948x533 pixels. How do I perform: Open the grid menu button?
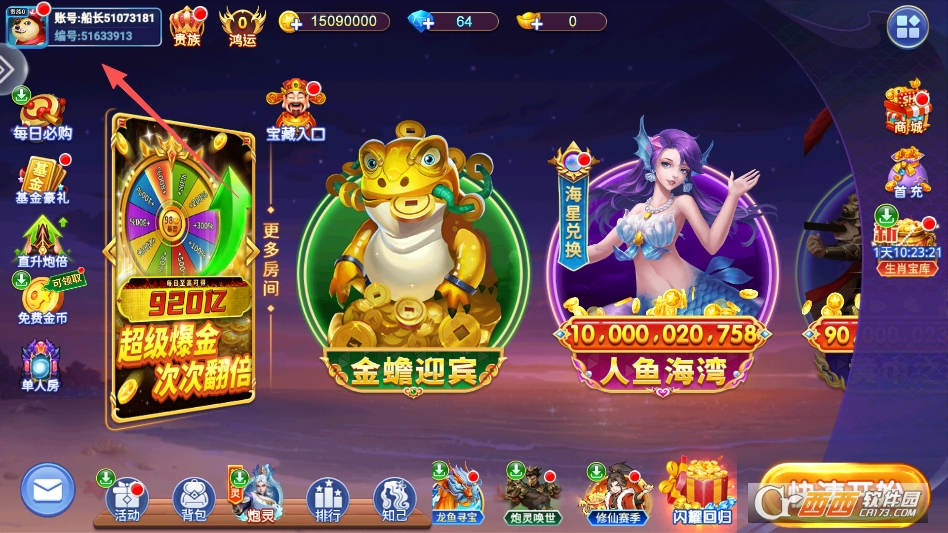(908, 29)
